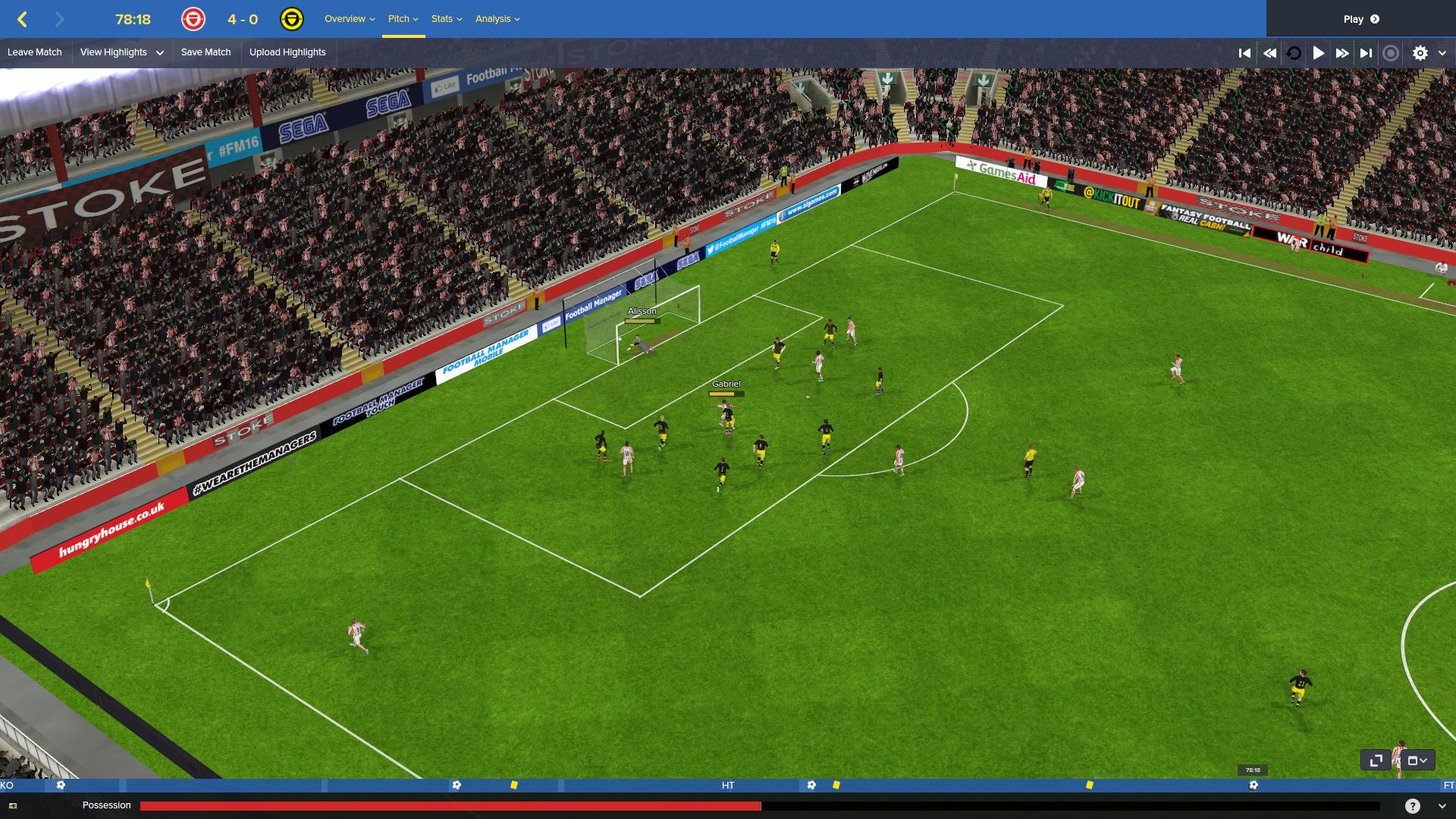Go back with the left arrow

pyautogui.click(x=22, y=19)
